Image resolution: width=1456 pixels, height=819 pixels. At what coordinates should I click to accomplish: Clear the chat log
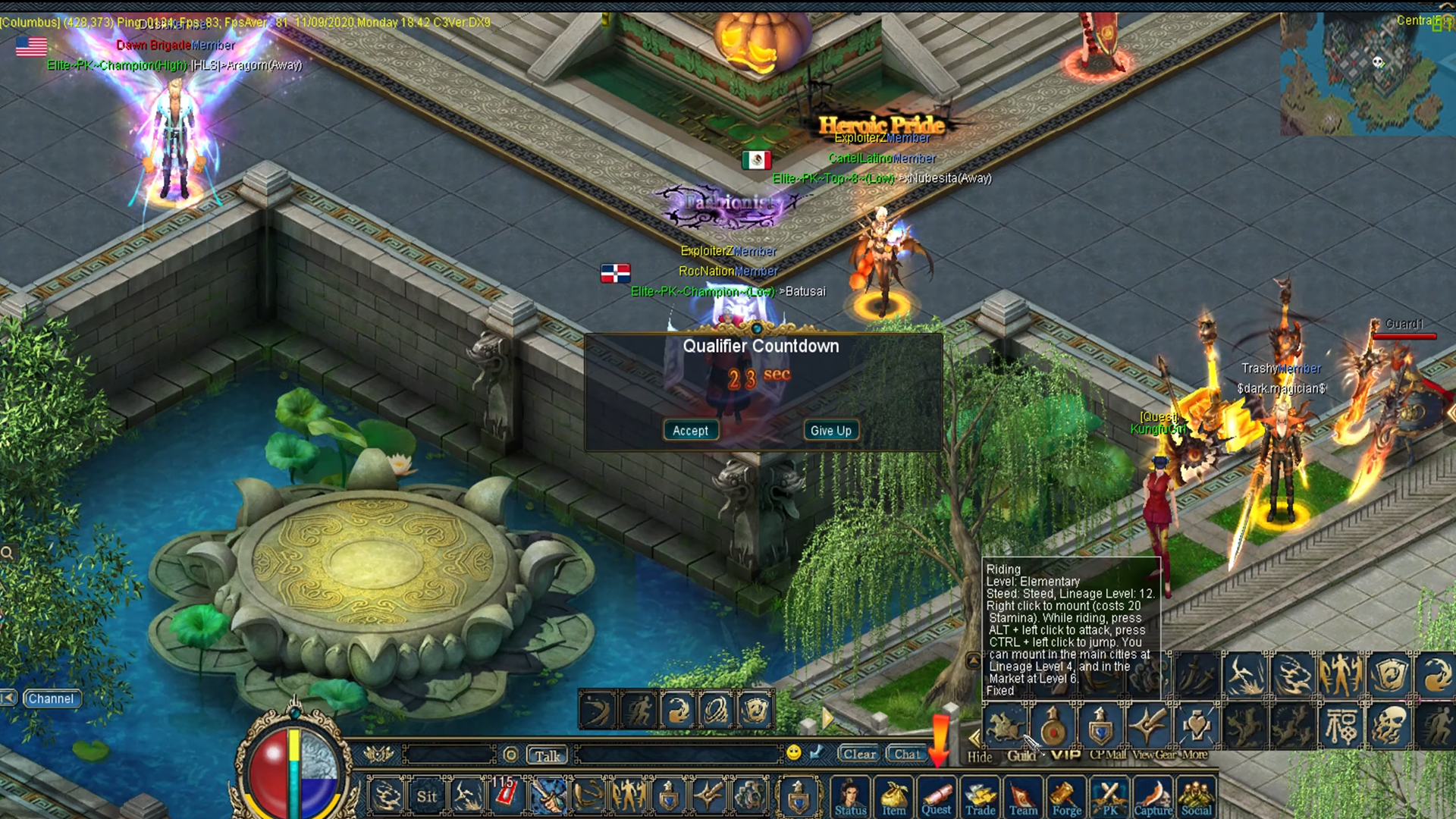pyautogui.click(x=859, y=754)
